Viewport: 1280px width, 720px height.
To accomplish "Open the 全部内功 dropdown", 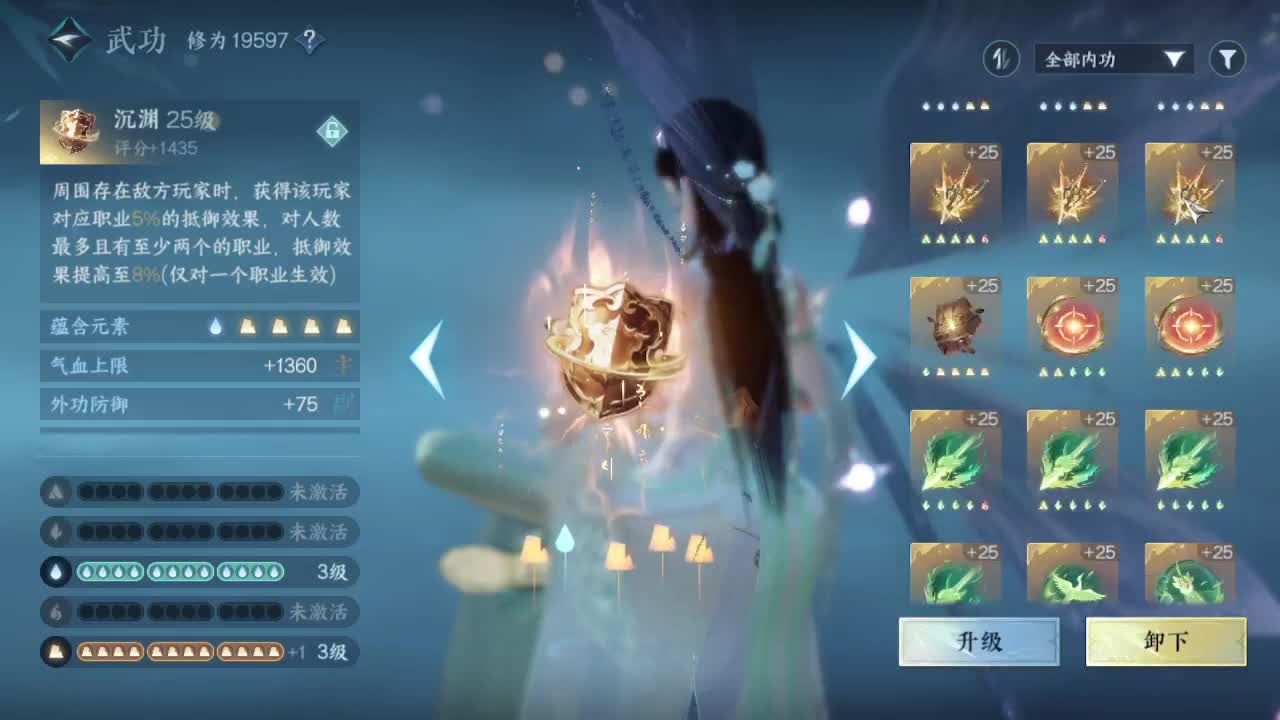I will (1110, 60).
